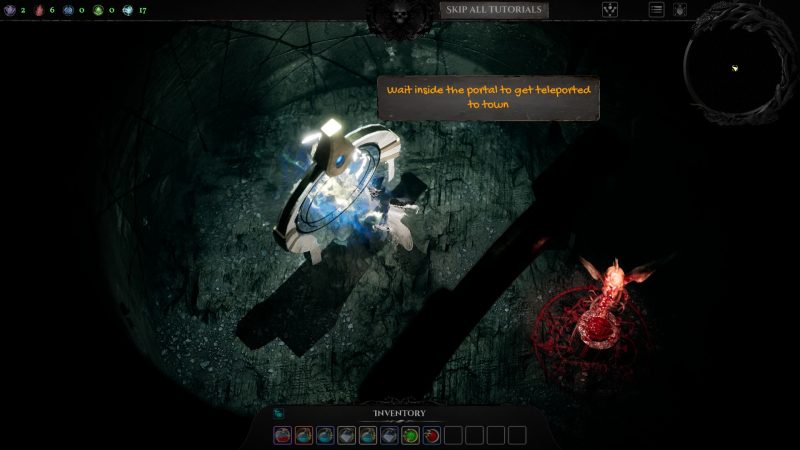Click the Skip All Tutorials button

(494, 10)
